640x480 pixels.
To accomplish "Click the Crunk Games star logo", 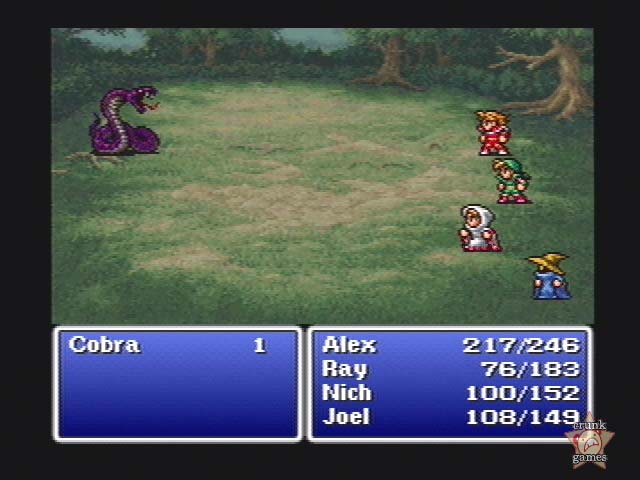I will 590,440.
